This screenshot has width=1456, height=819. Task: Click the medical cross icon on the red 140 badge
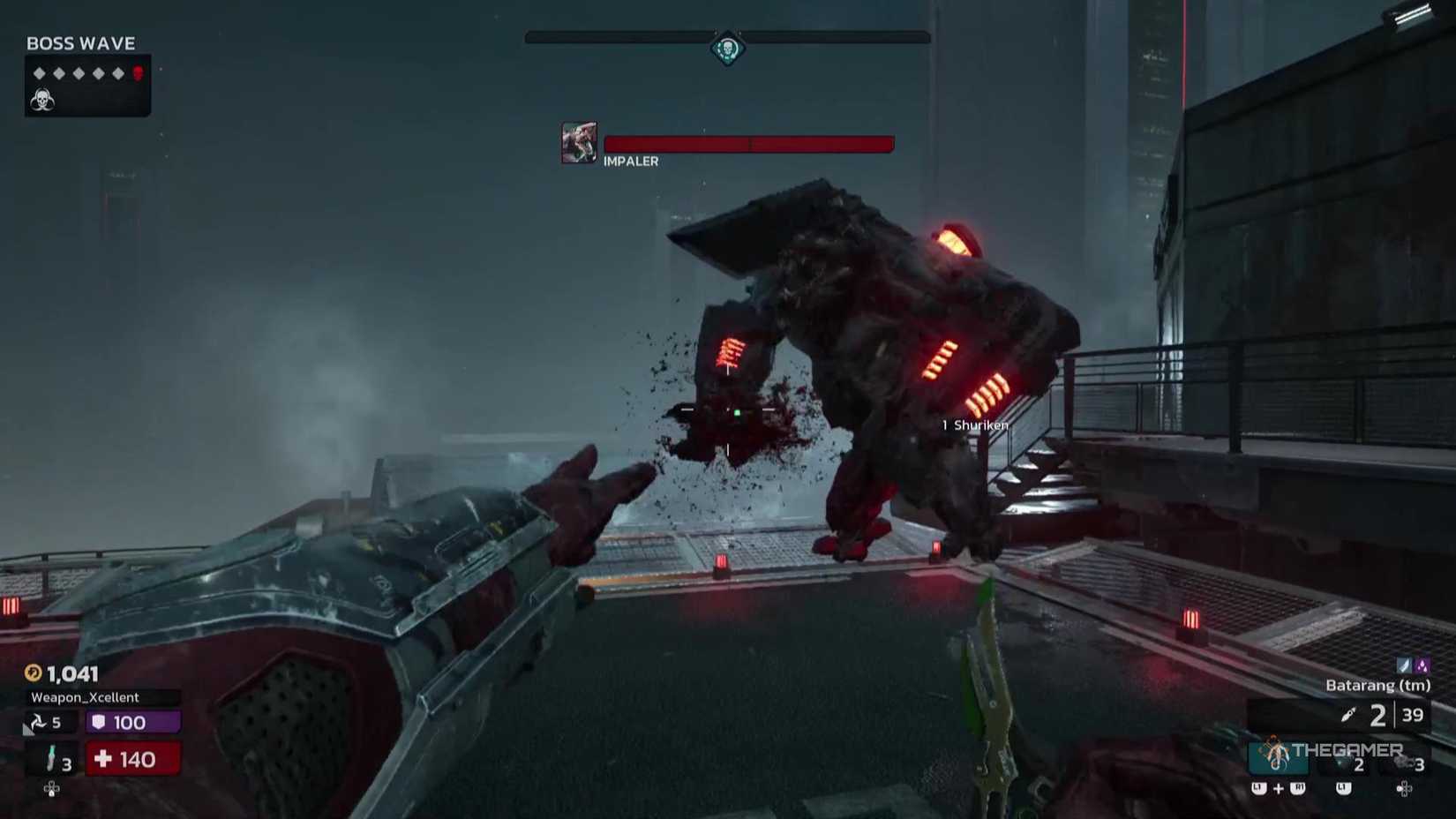[x=103, y=759]
